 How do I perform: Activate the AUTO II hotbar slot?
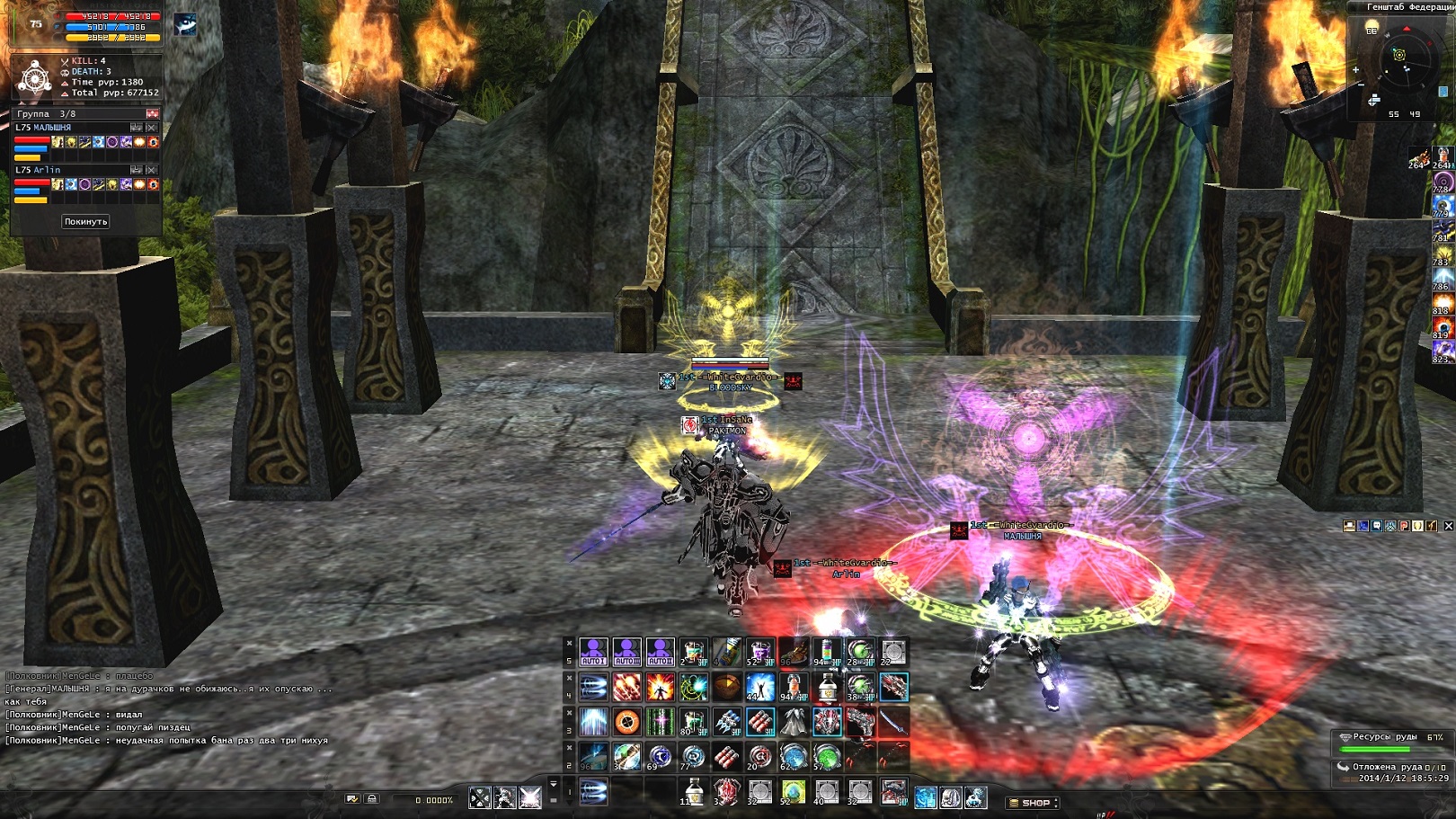(x=660, y=653)
